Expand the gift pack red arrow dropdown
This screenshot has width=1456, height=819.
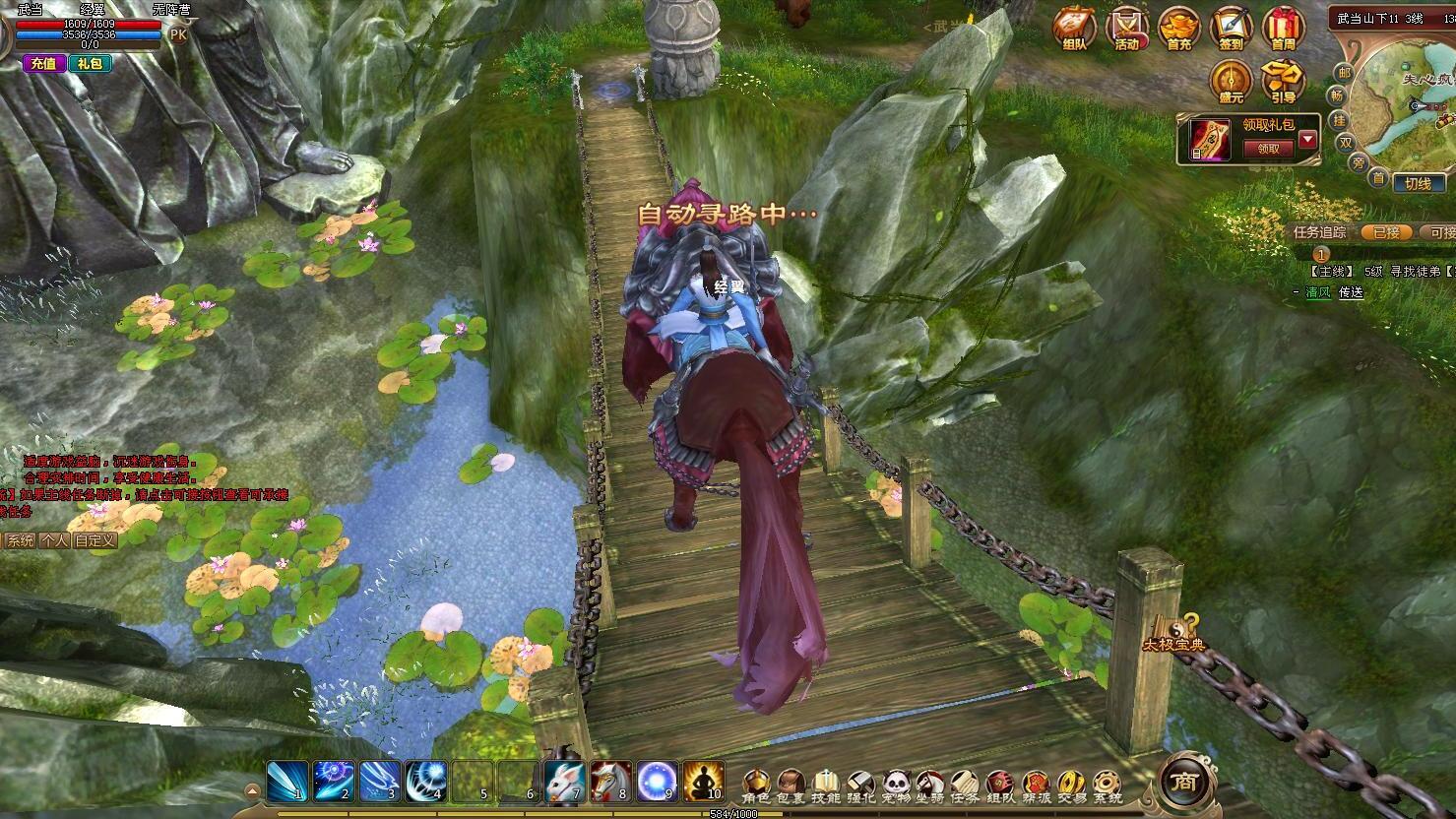pyautogui.click(x=1307, y=139)
